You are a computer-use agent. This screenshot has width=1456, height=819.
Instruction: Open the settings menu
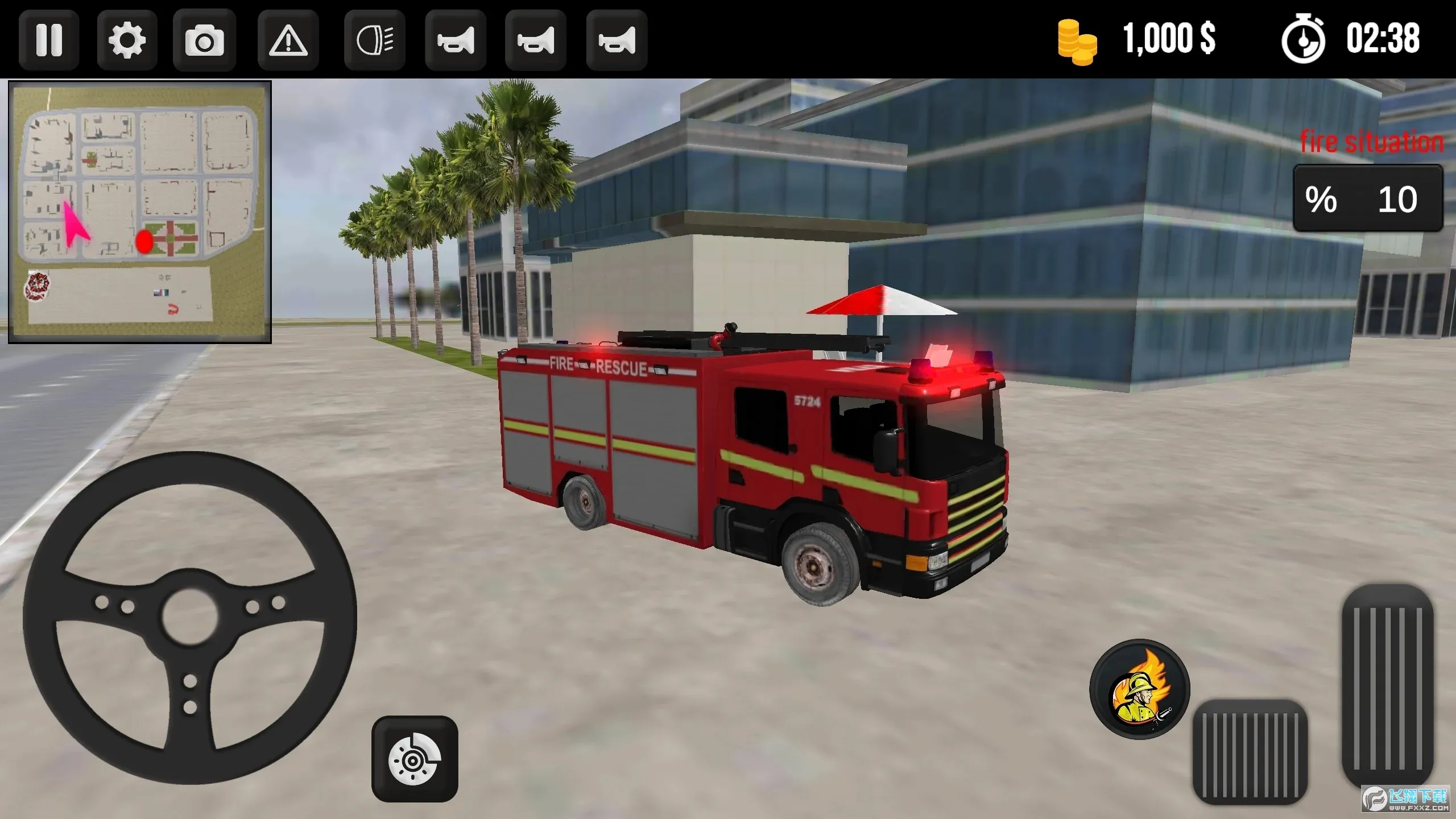click(x=126, y=40)
